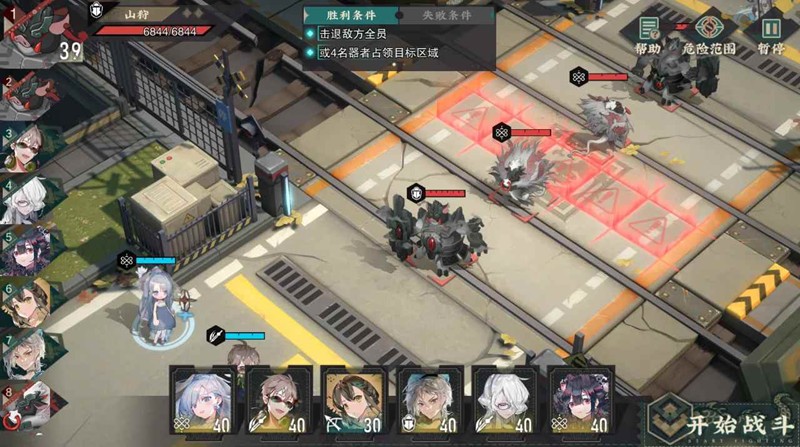
Task: Open turn order portrait number 5
Action: pos(22,250)
